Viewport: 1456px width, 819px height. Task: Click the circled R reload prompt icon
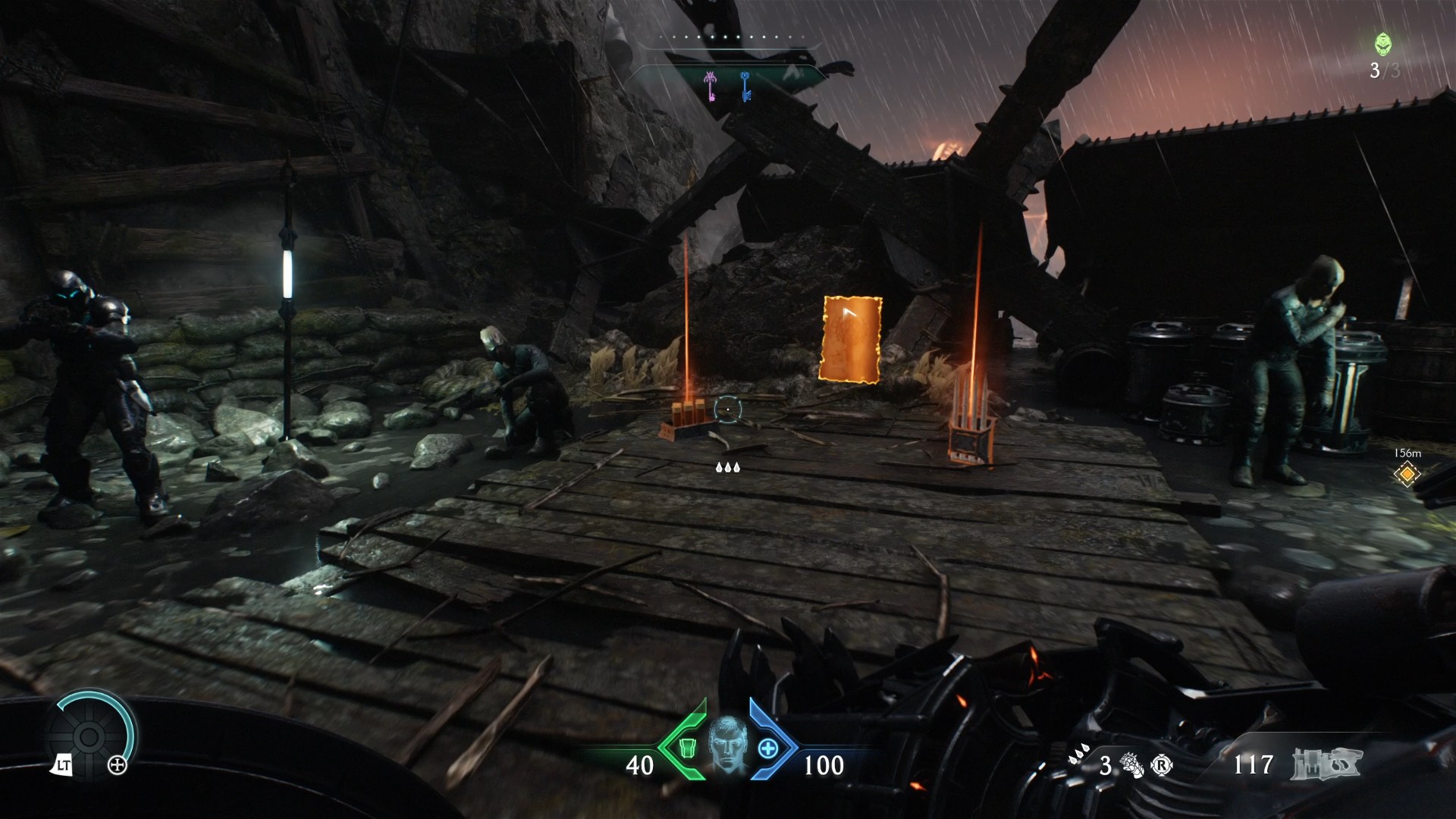click(1161, 763)
